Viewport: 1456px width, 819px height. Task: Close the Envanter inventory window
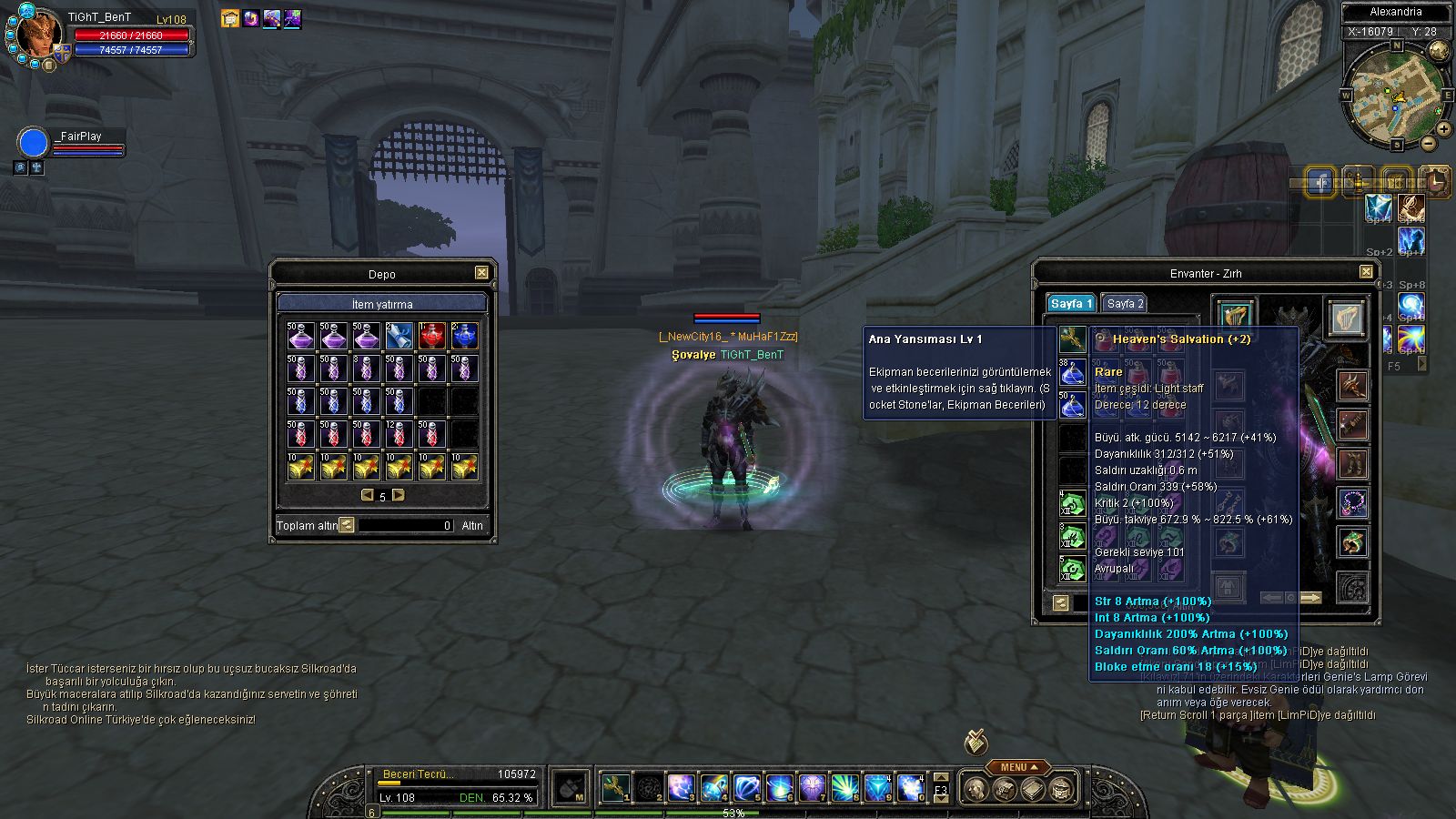(1366, 272)
